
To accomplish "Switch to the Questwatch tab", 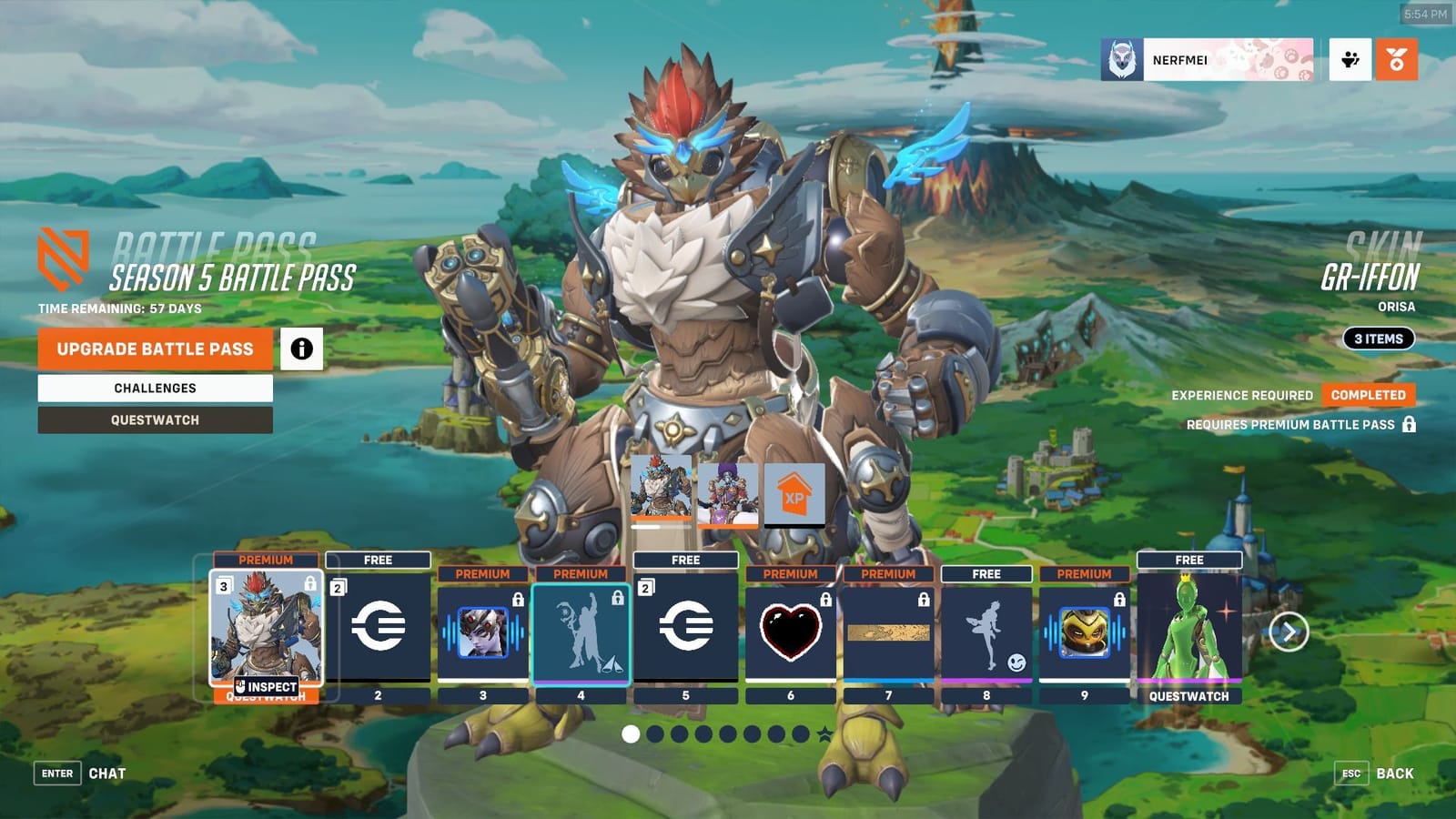I will [154, 420].
